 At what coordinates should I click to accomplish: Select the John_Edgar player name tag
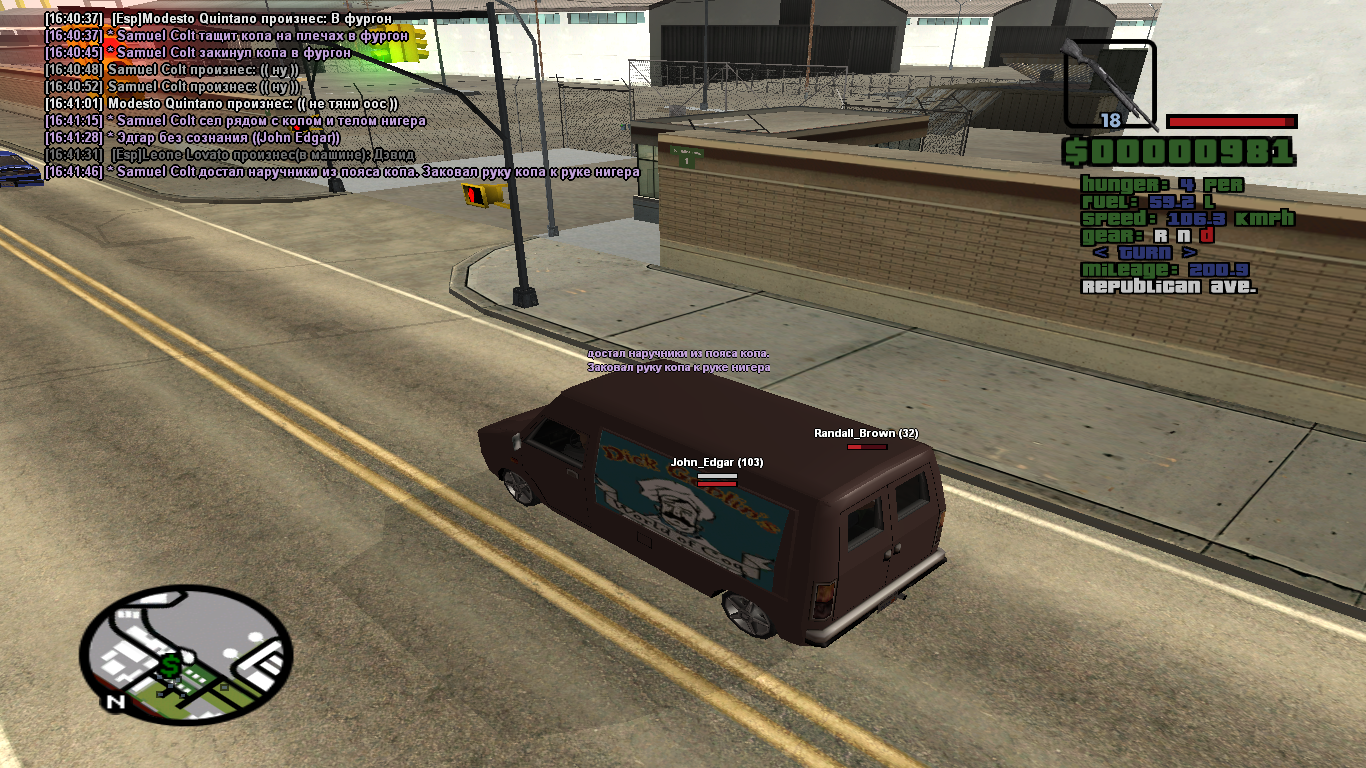(716, 462)
